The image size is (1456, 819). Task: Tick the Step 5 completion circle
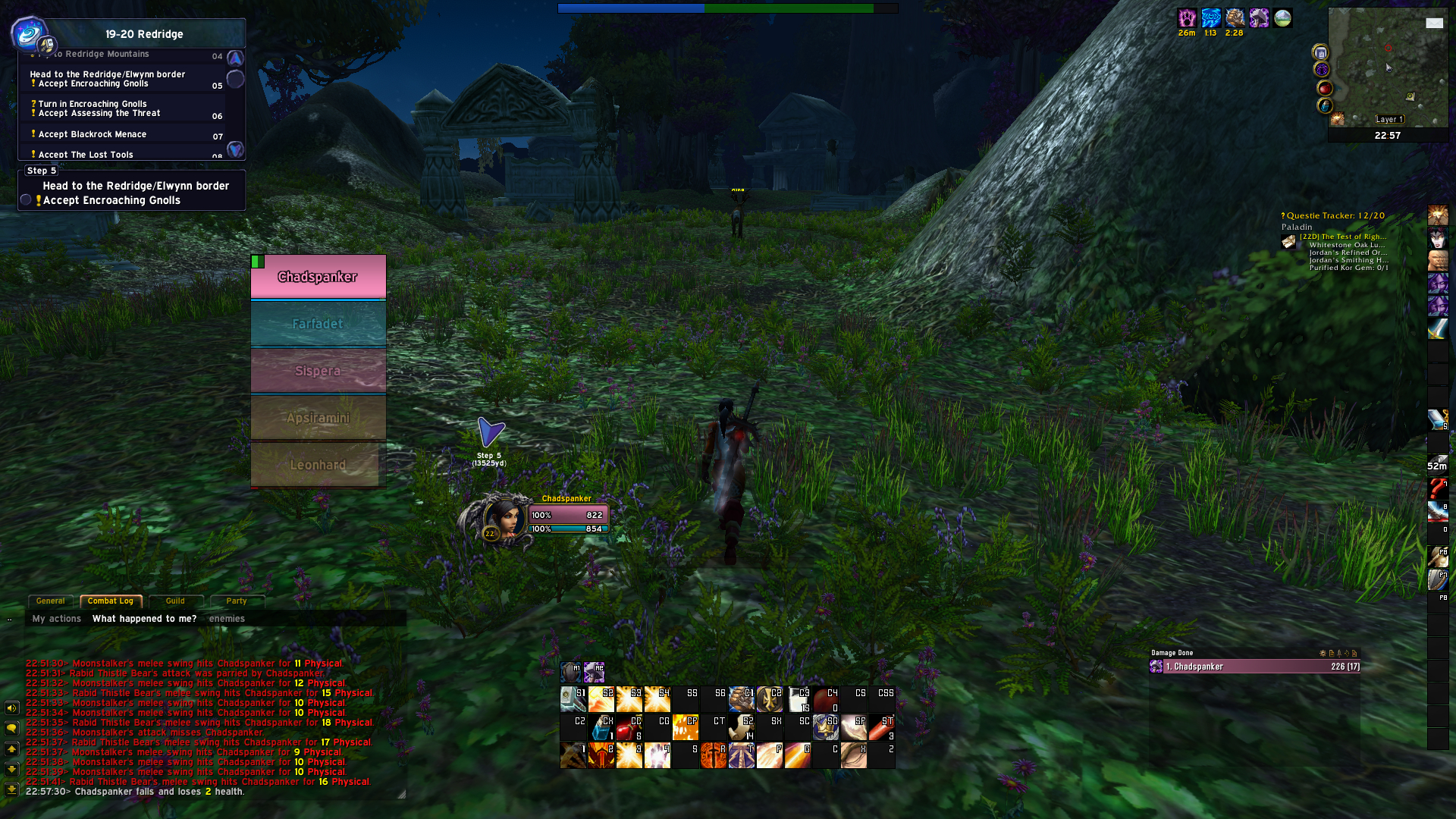tap(27, 200)
